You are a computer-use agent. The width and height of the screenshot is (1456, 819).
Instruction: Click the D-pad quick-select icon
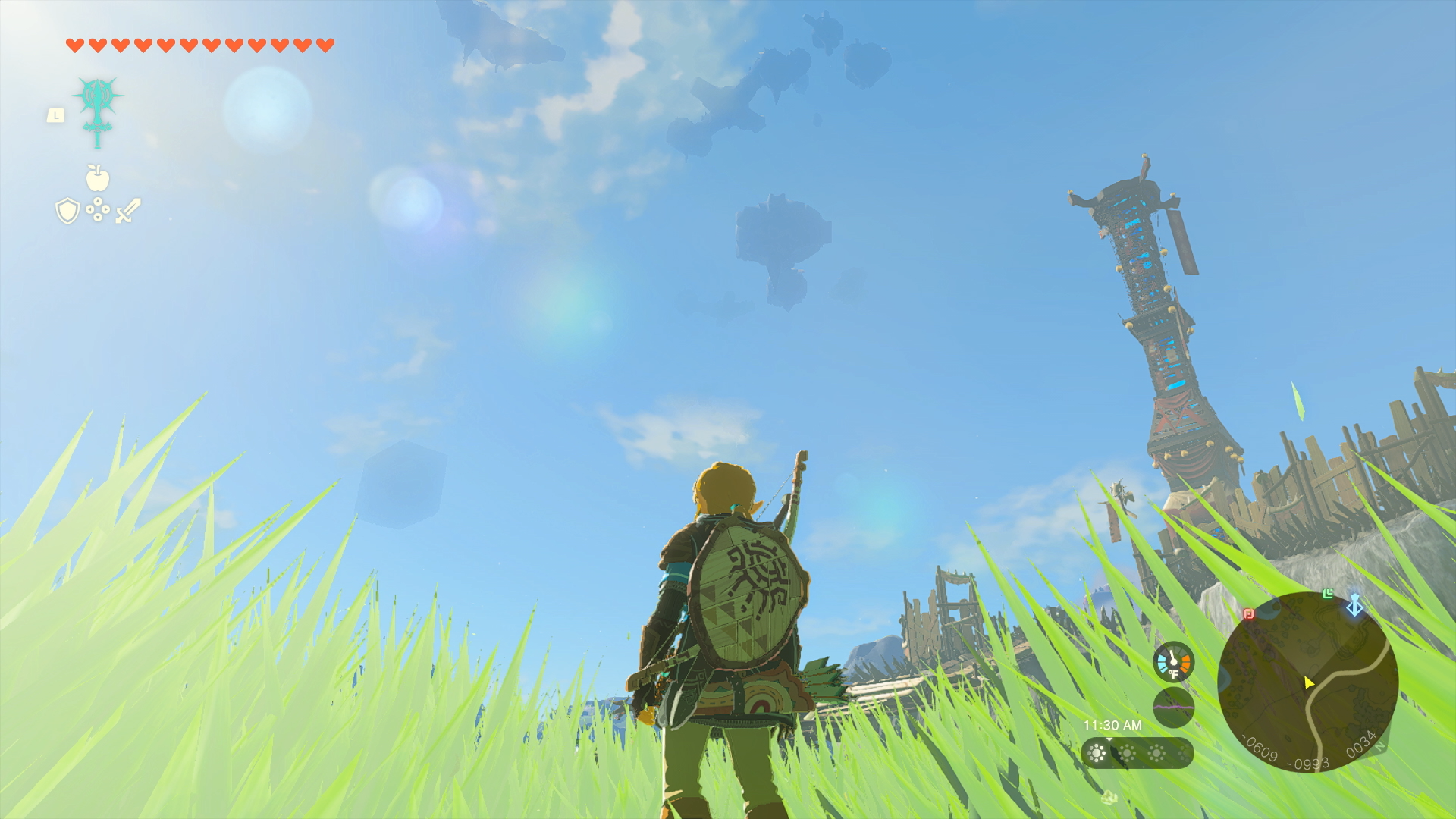[97, 209]
